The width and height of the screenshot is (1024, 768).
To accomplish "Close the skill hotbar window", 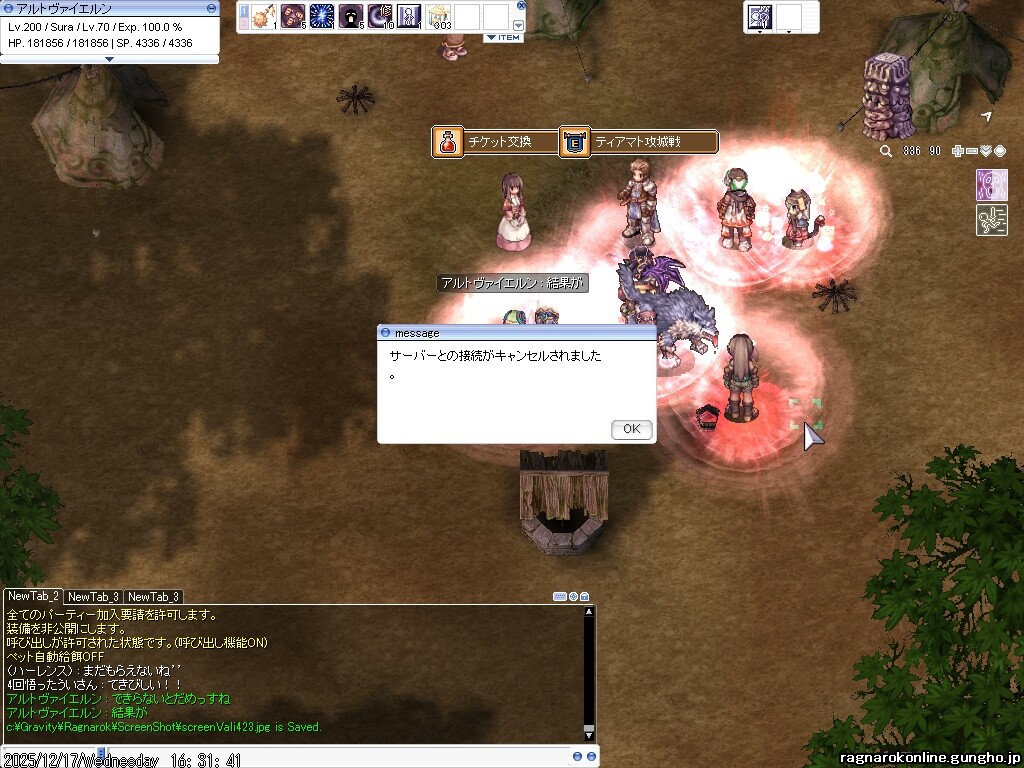I will (x=521, y=5).
